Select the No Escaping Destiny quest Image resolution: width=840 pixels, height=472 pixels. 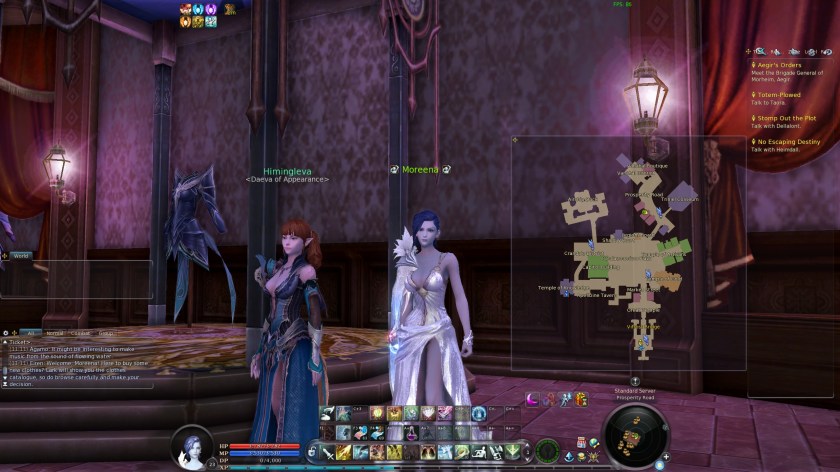786,142
